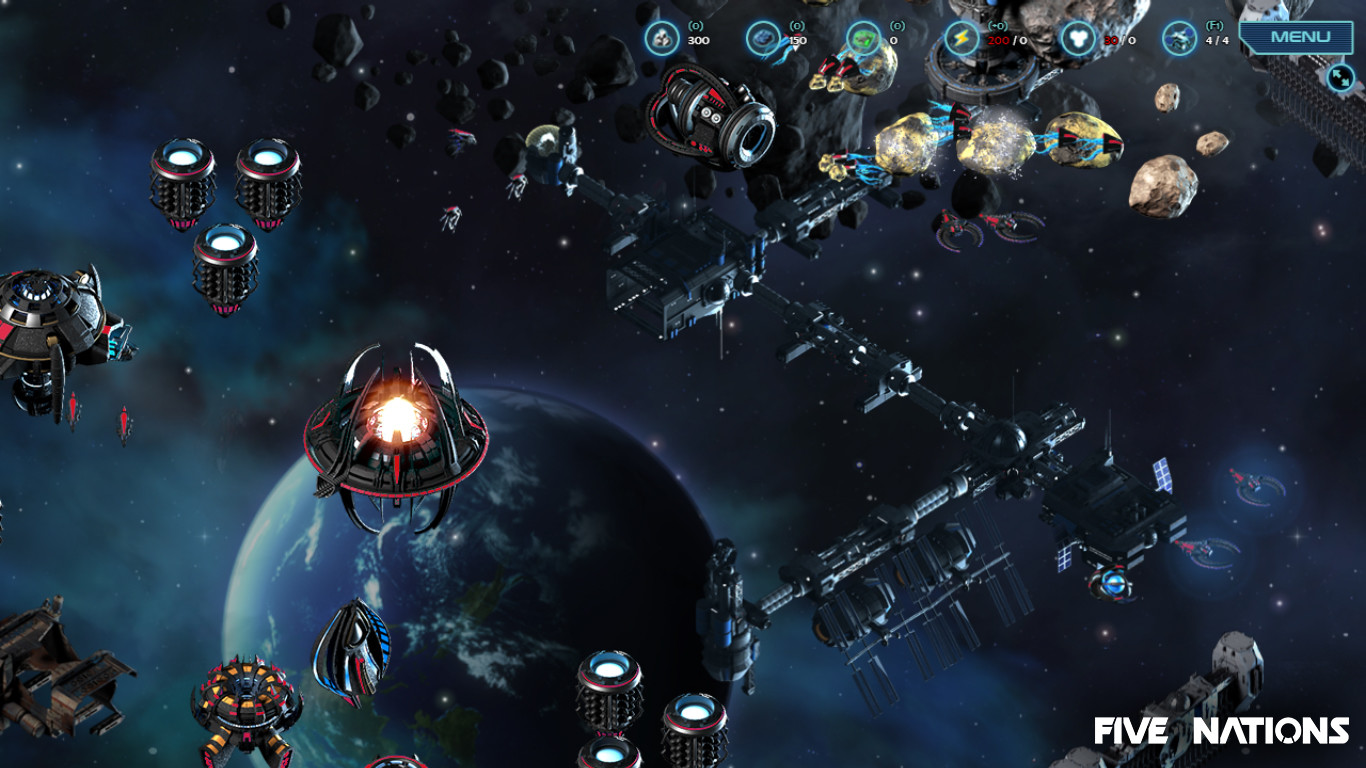Click the blue crystal resource icon showing 150
This screenshot has height=768, width=1366.
(x=763, y=37)
